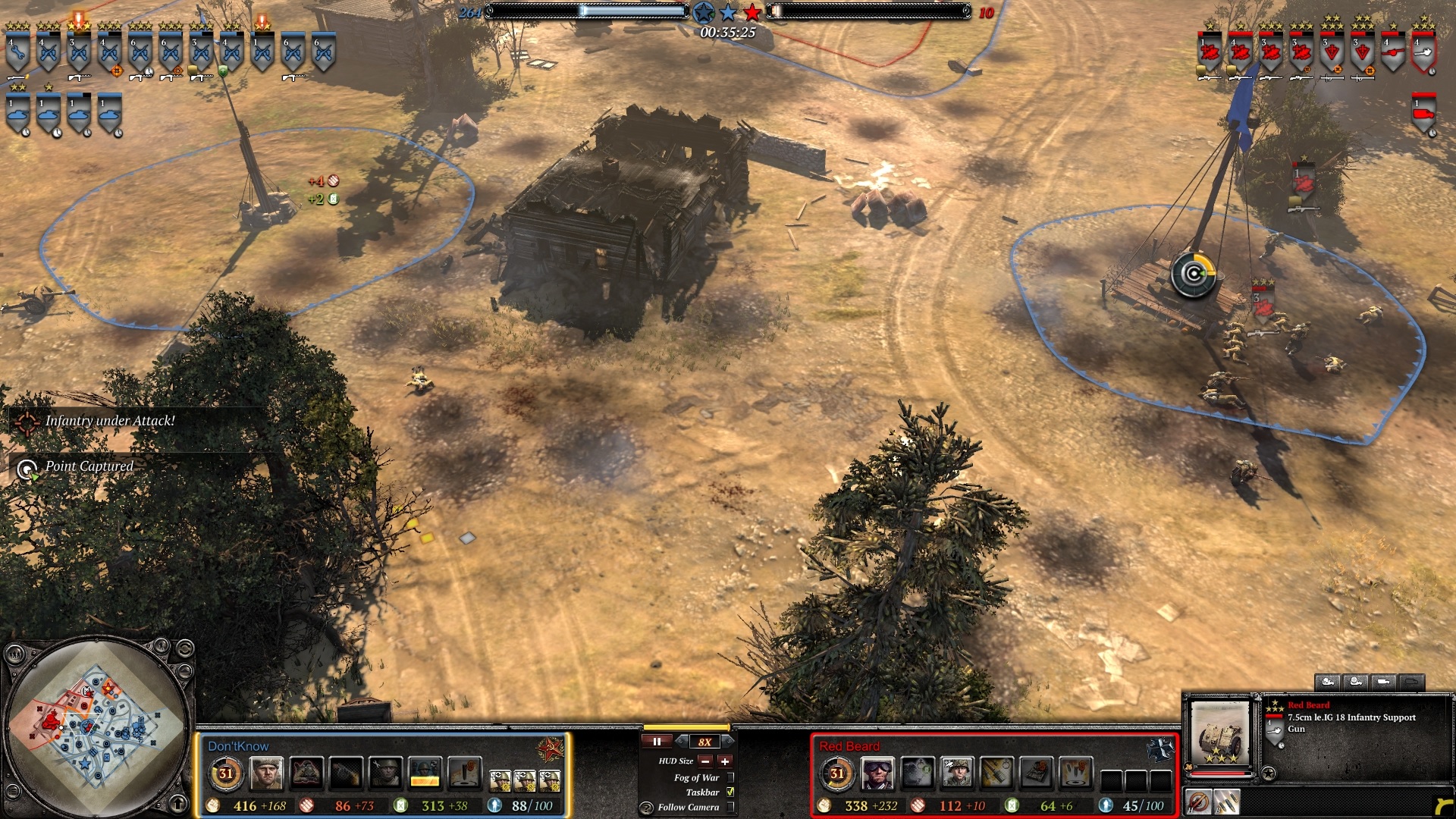1456x819 pixels.
Task: Activate the hold fire ability
Action: tap(1198, 802)
